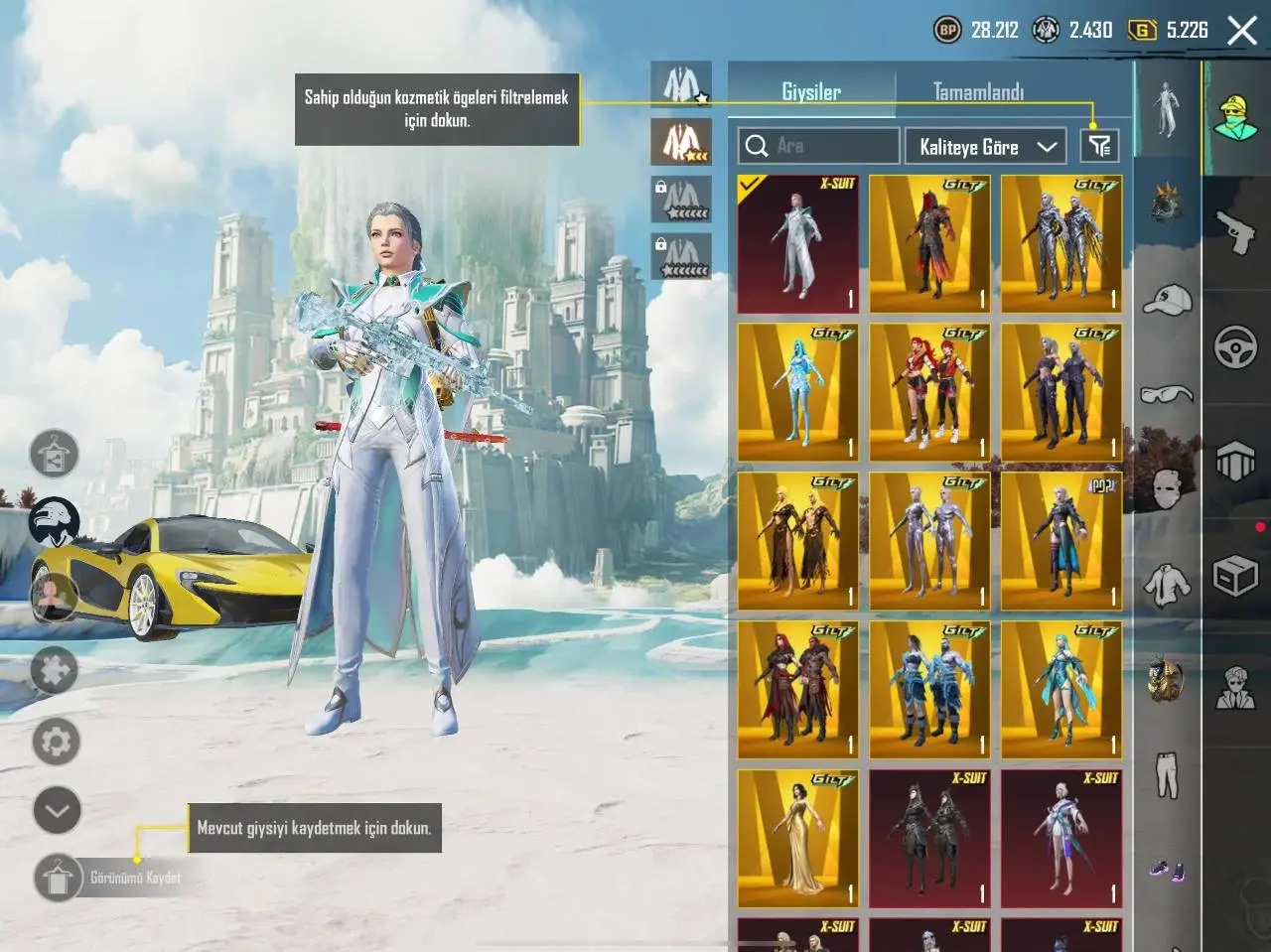Open the Kaliteye Göre sort dropdown

click(985, 147)
